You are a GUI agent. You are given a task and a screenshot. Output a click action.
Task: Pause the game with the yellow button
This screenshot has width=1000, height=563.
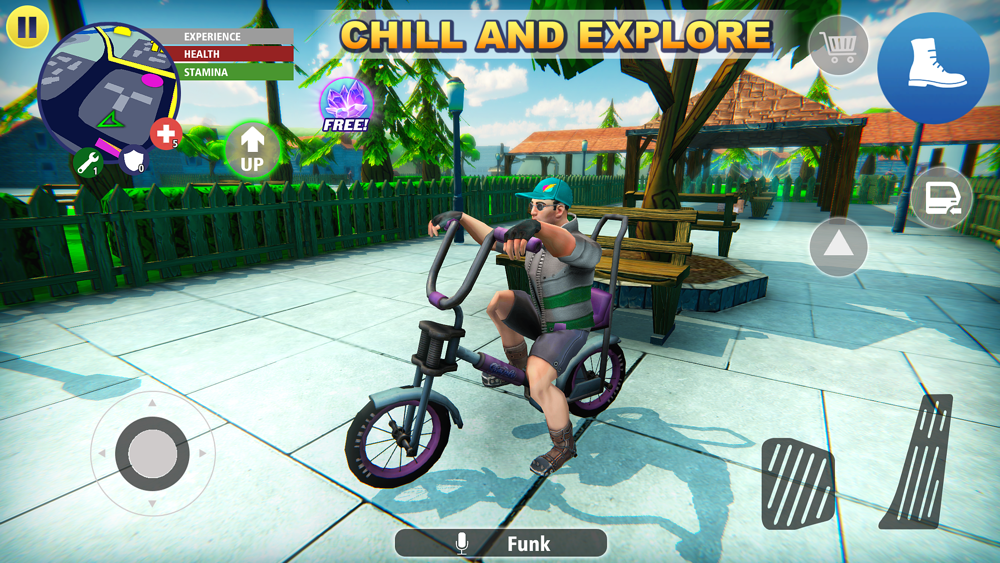click(x=28, y=26)
